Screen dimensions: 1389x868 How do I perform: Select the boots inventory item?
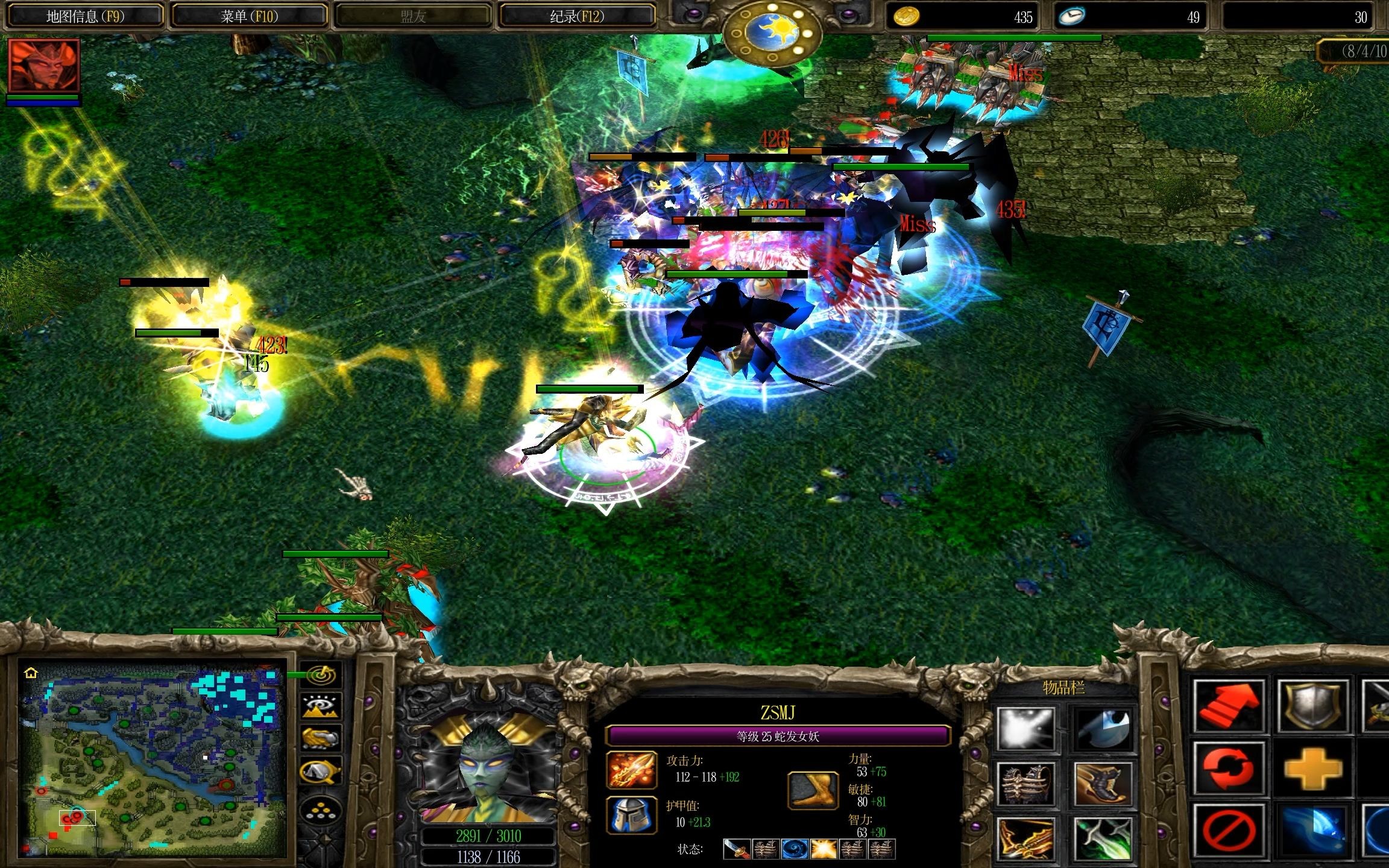pyautogui.click(x=1103, y=784)
